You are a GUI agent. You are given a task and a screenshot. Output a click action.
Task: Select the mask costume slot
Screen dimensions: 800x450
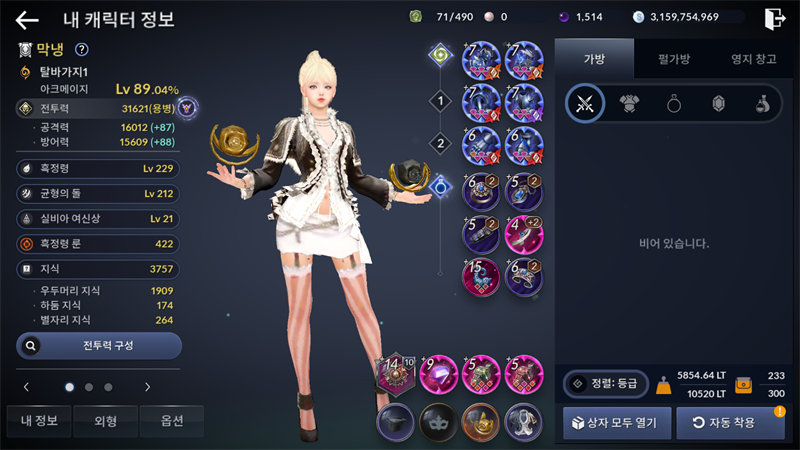(437, 422)
